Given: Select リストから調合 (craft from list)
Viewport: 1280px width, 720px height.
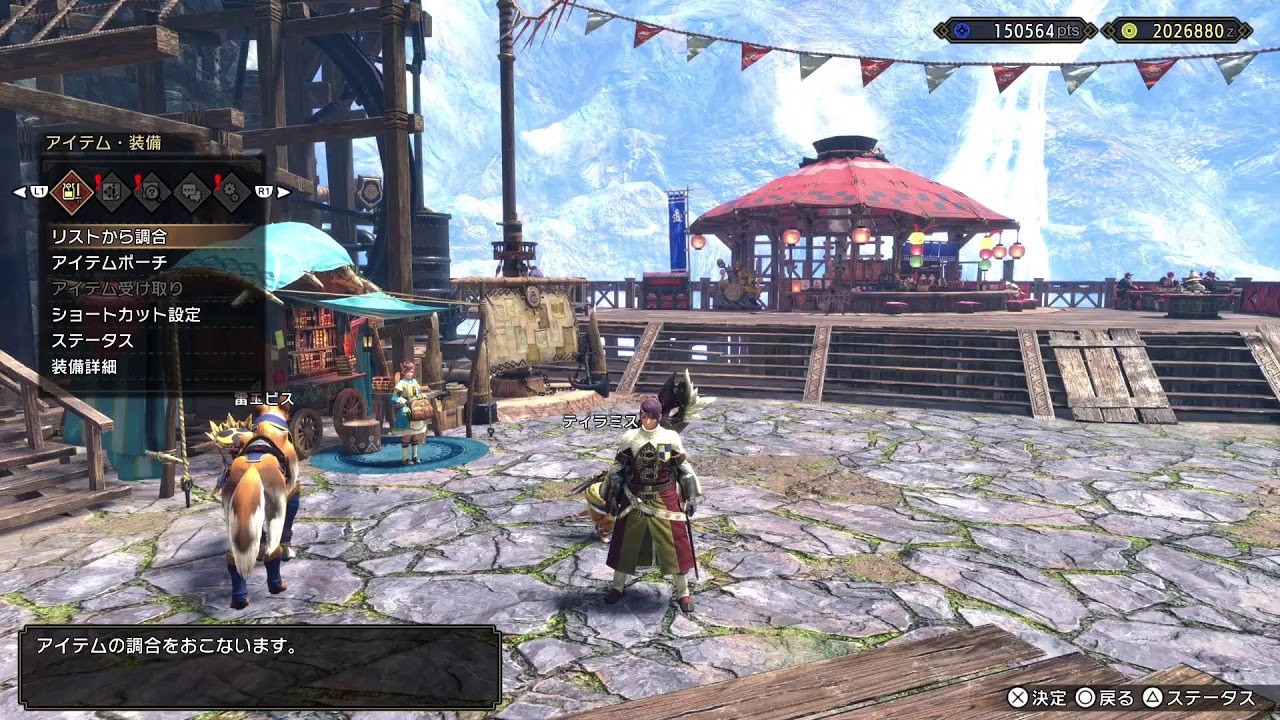Looking at the screenshot, I should [110, 237].
